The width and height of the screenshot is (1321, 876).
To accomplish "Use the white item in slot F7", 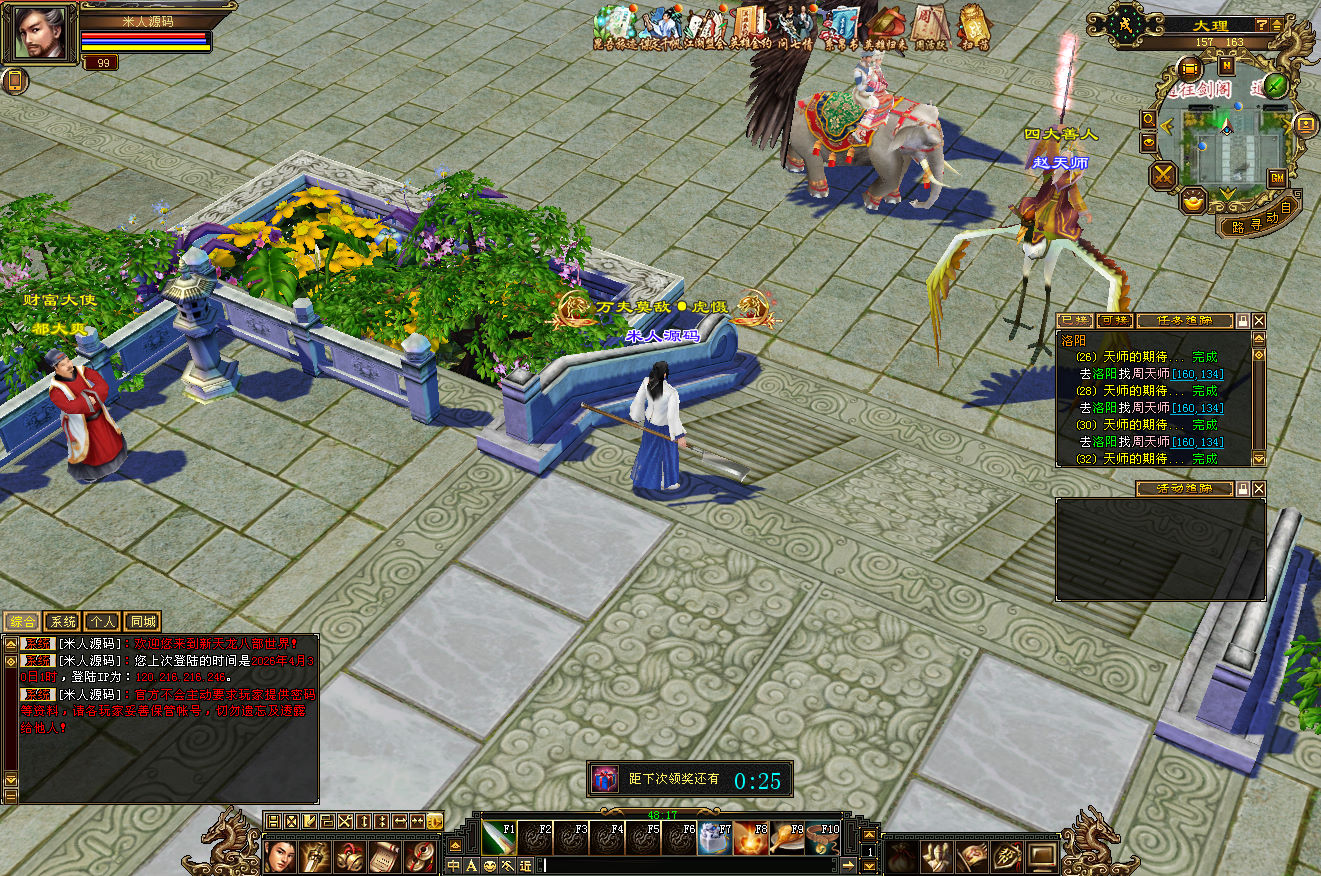I will [714, 838].
